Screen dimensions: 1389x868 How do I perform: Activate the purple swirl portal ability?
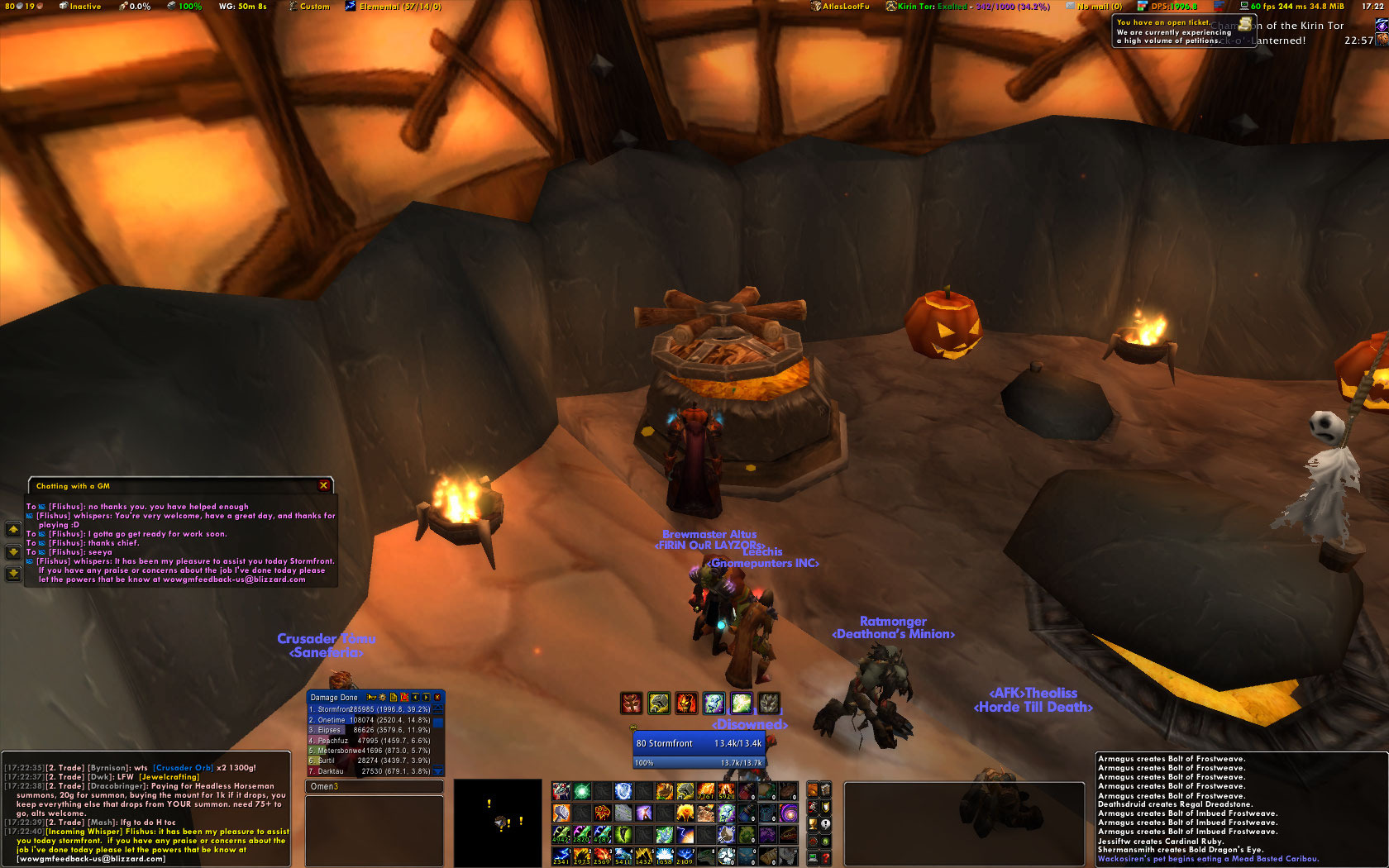click(x=788, y=813)
